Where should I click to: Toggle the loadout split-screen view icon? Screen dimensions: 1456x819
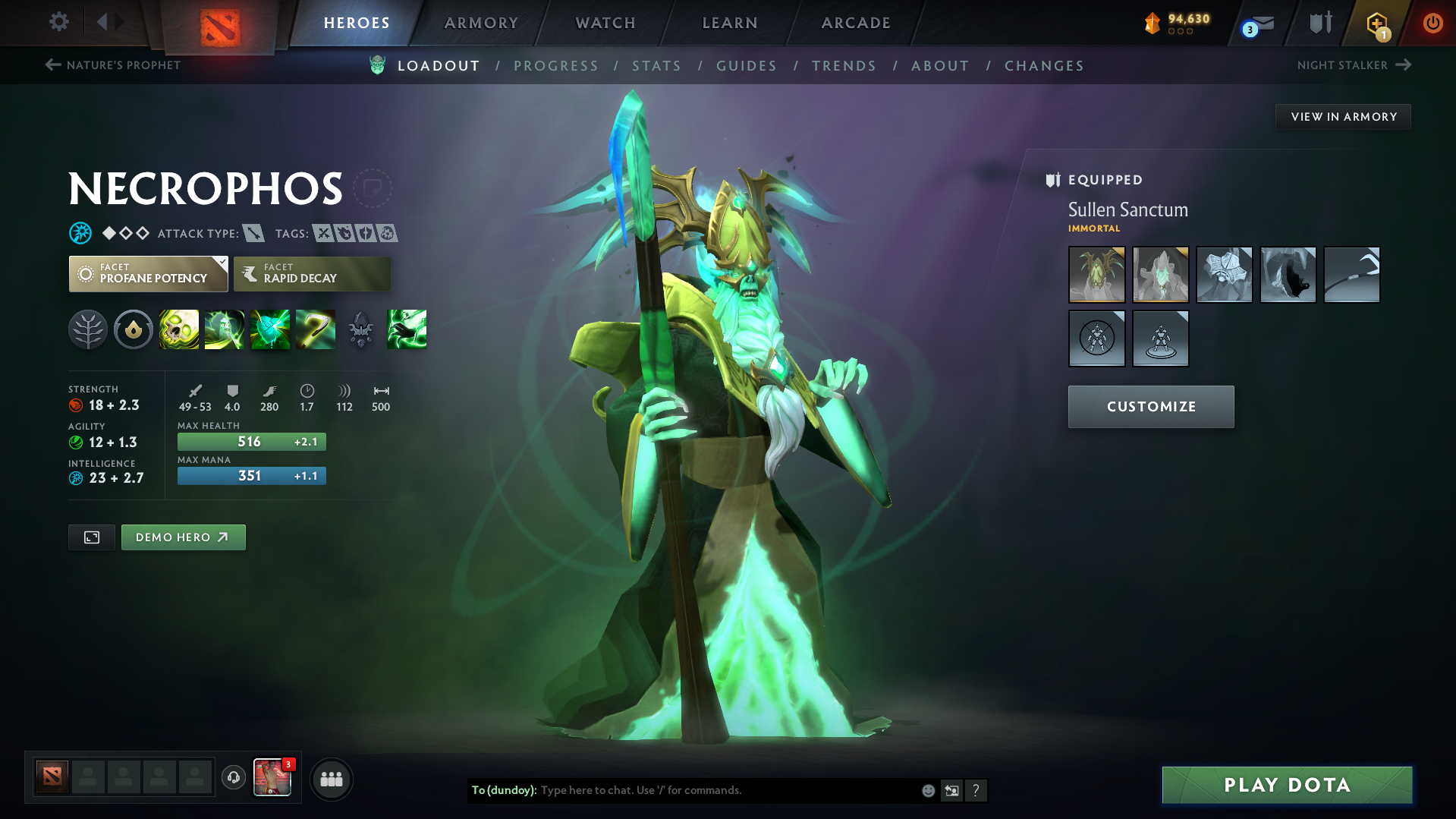point(91,537)
